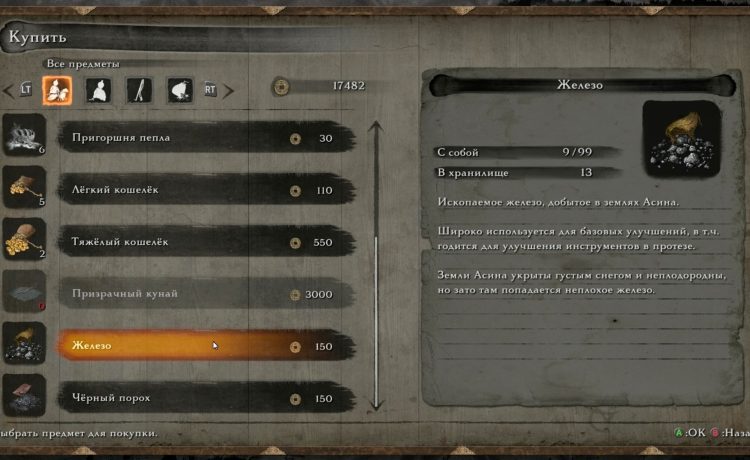
Task: Select Тяжёлый кошелёк for 550 sen
Action: [x=200, y=242]
